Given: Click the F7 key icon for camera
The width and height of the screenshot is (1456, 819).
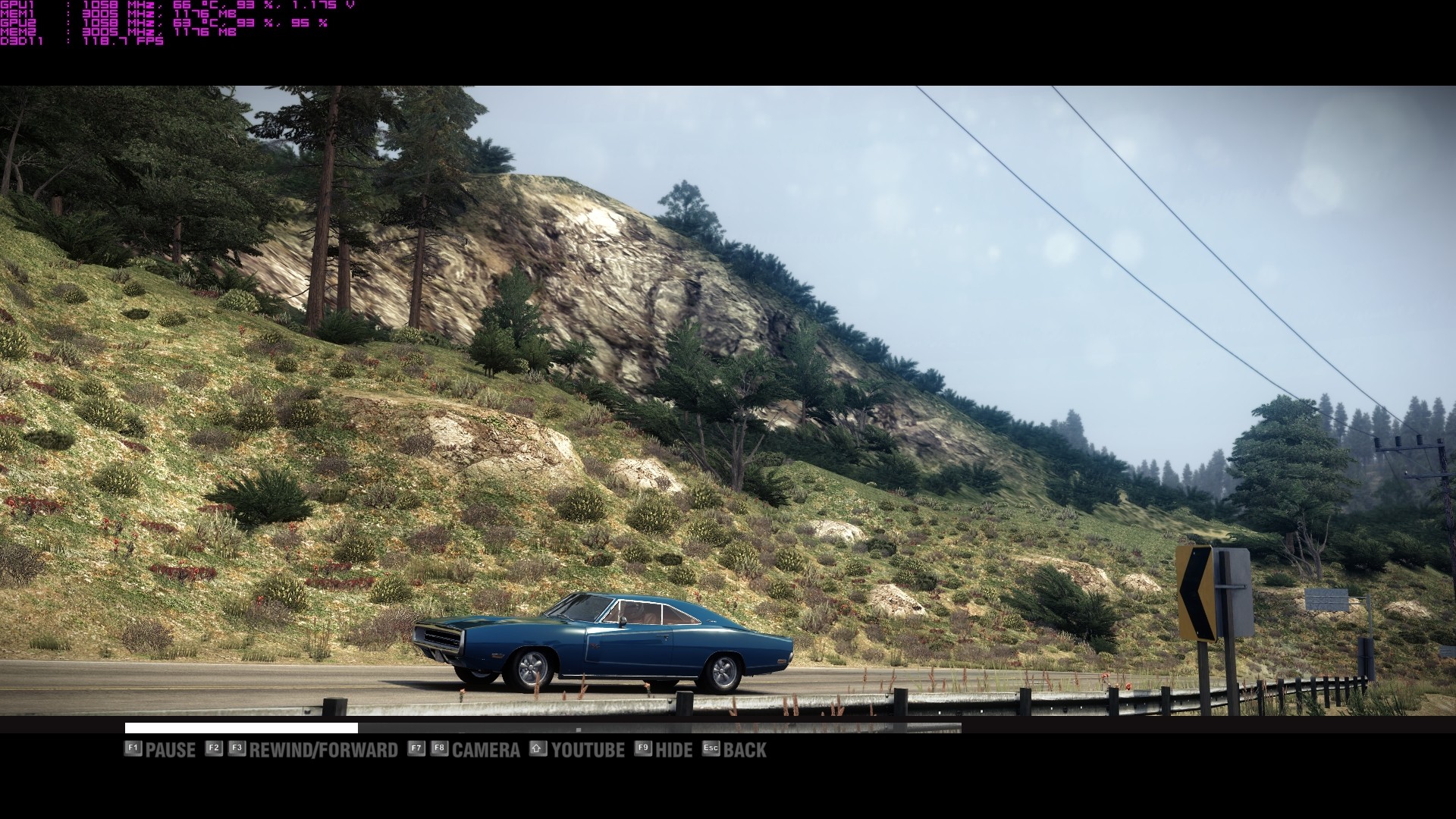Looking at the screenshot, I should [415, 749].
